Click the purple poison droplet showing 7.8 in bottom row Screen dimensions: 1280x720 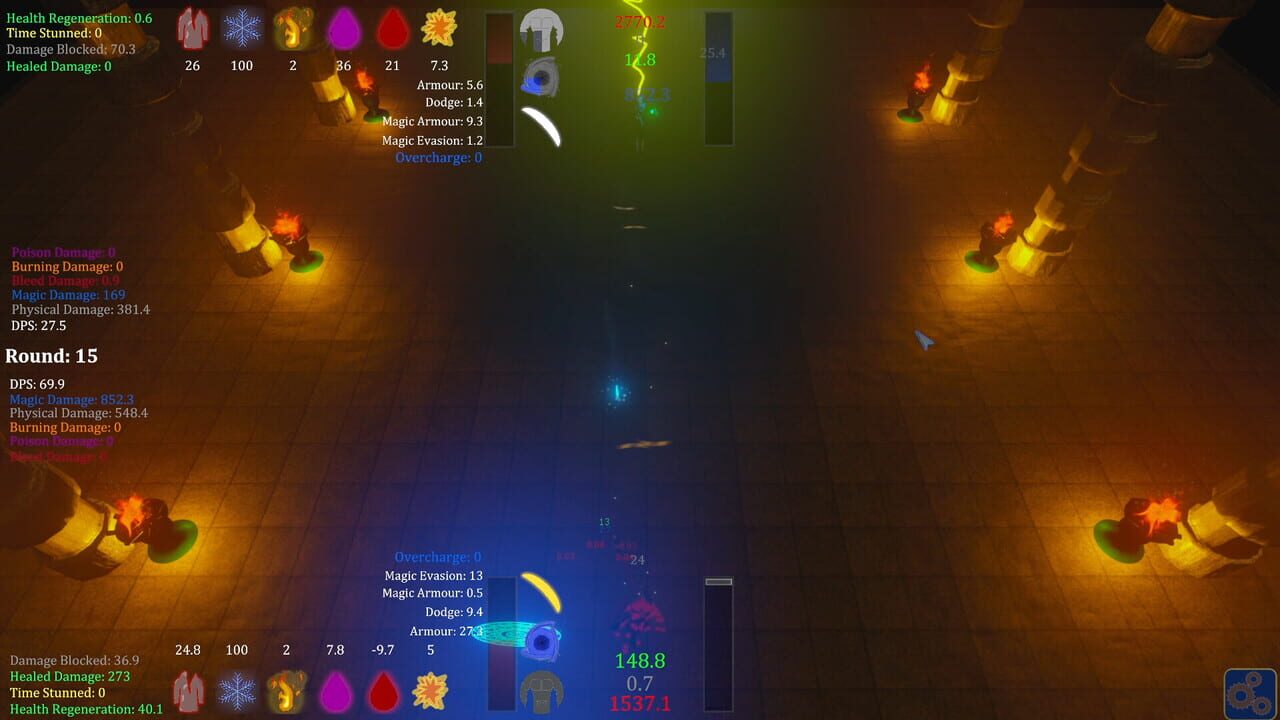click(336, 690)
